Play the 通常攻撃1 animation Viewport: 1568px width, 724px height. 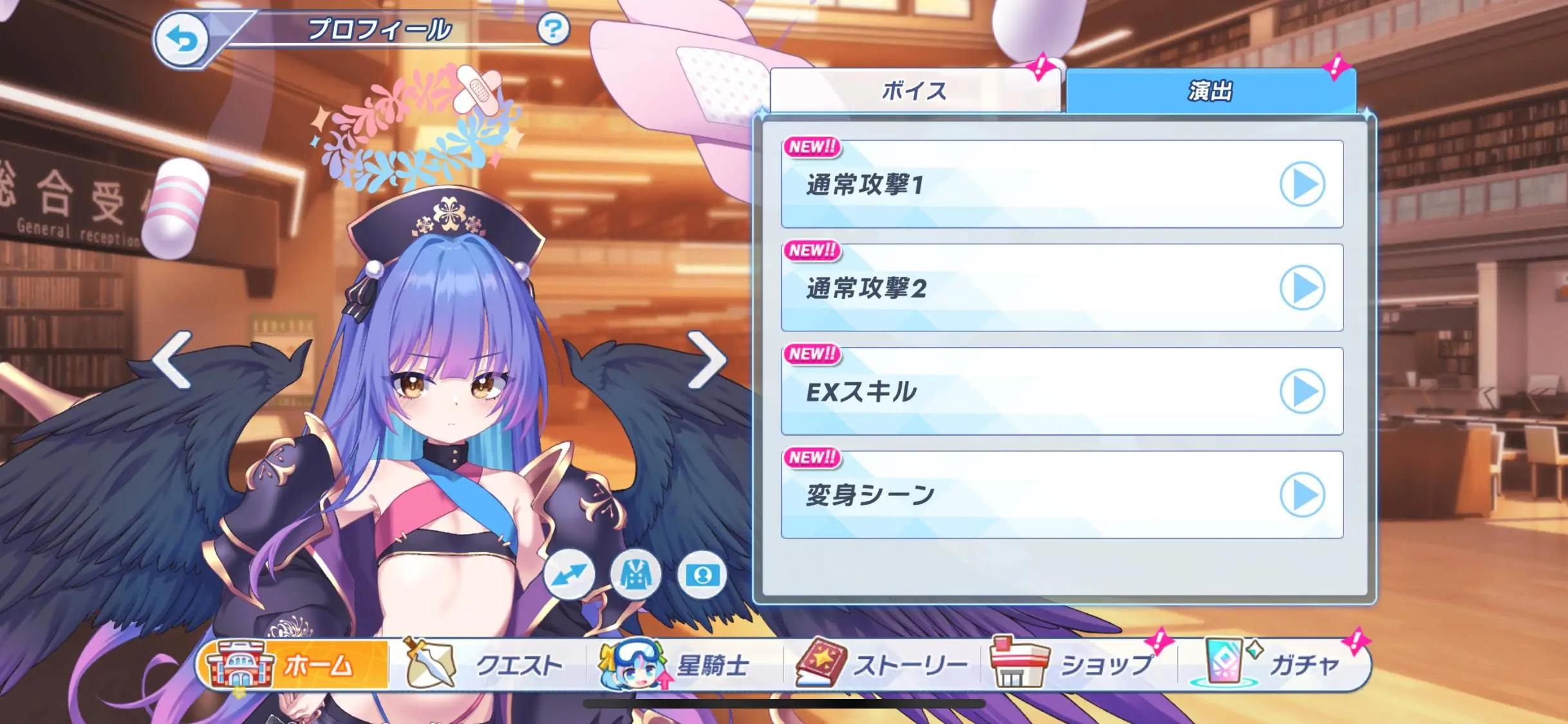(1302, 185)
